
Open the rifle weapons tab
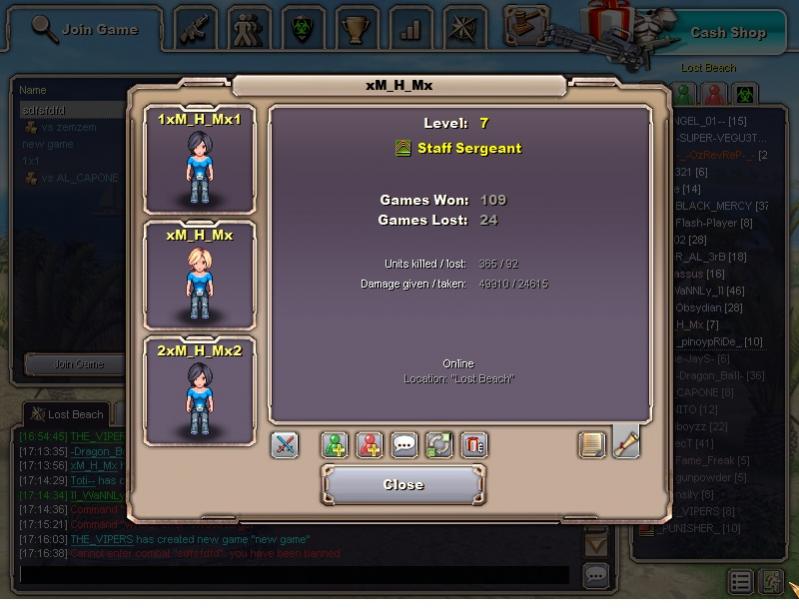pos(196,29)
